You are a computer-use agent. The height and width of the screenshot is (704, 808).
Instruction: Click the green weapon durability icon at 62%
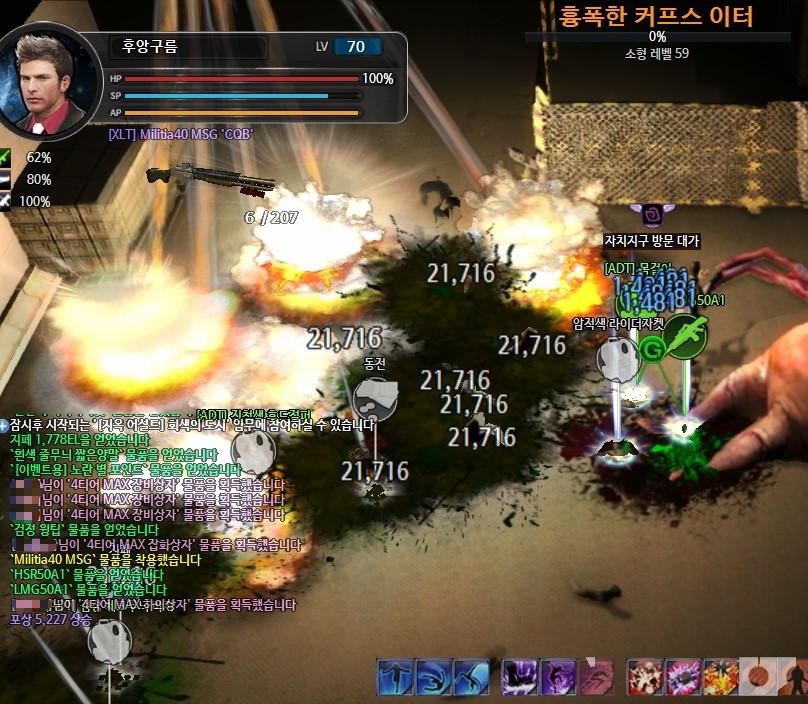tap(8, 157)
